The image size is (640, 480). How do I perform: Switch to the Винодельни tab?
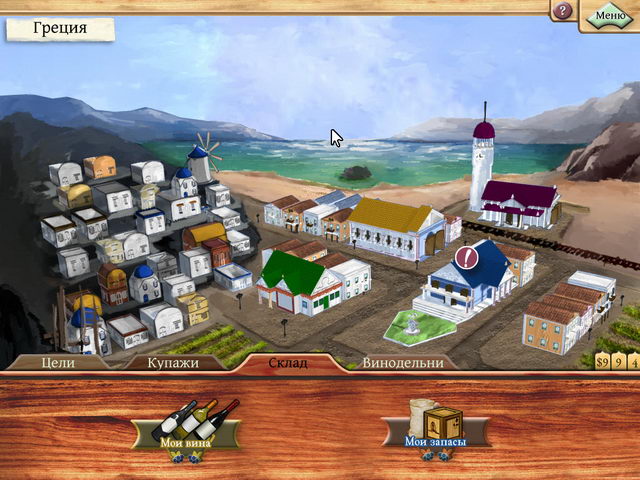403,362
